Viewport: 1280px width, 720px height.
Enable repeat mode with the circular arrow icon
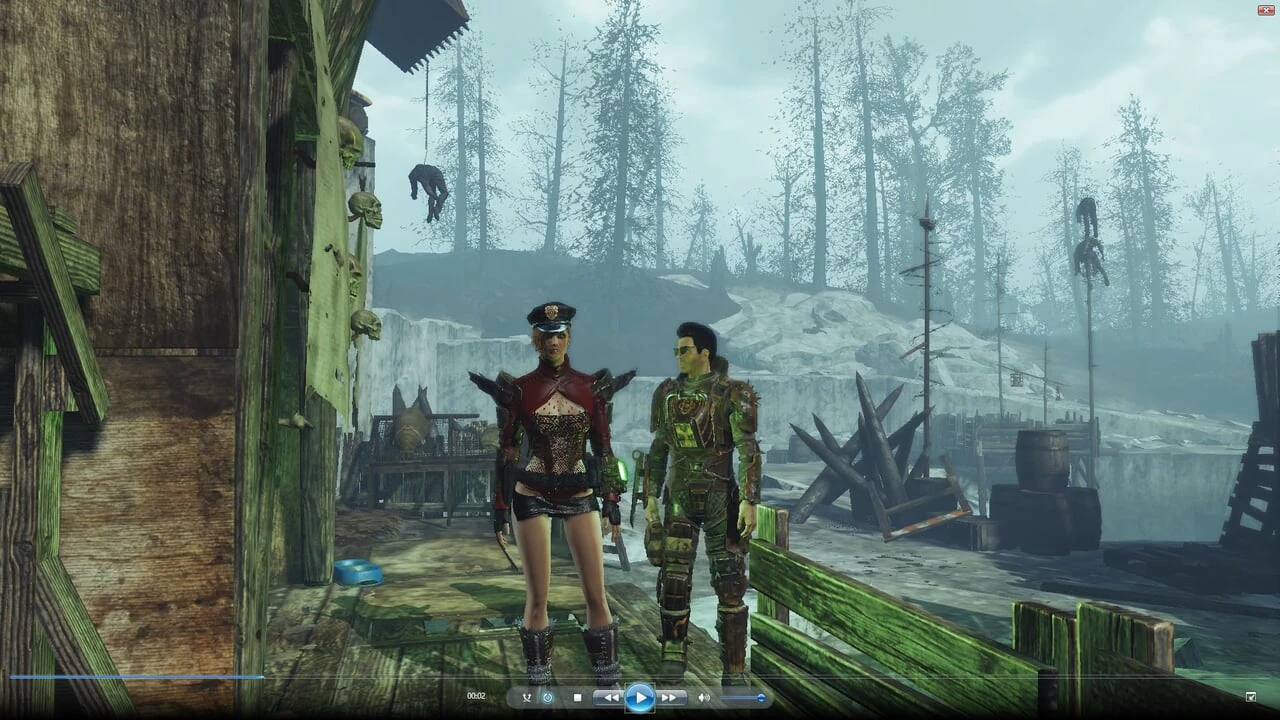coord(548,697)
